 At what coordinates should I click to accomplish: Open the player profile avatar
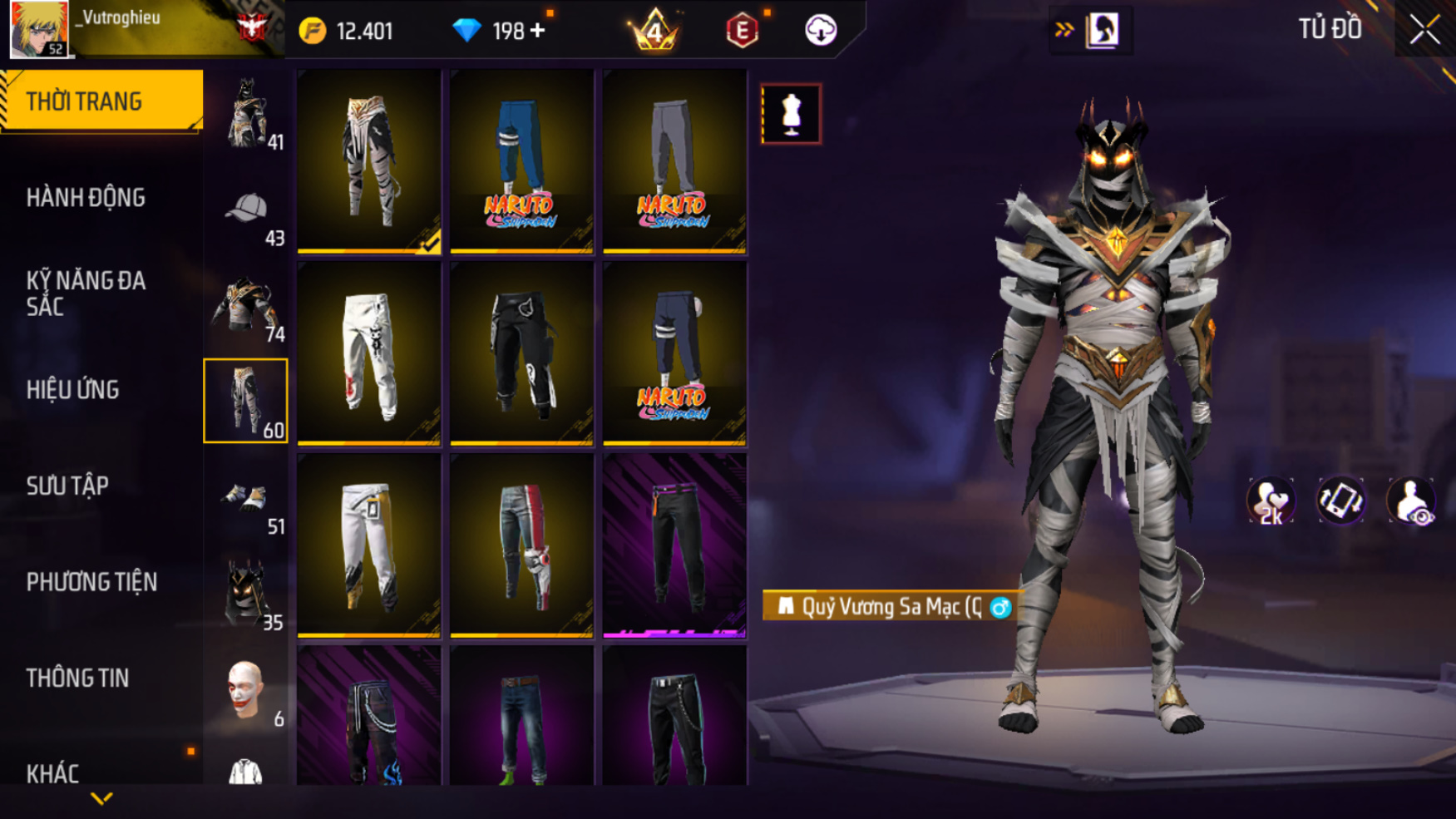pos(38,29)
